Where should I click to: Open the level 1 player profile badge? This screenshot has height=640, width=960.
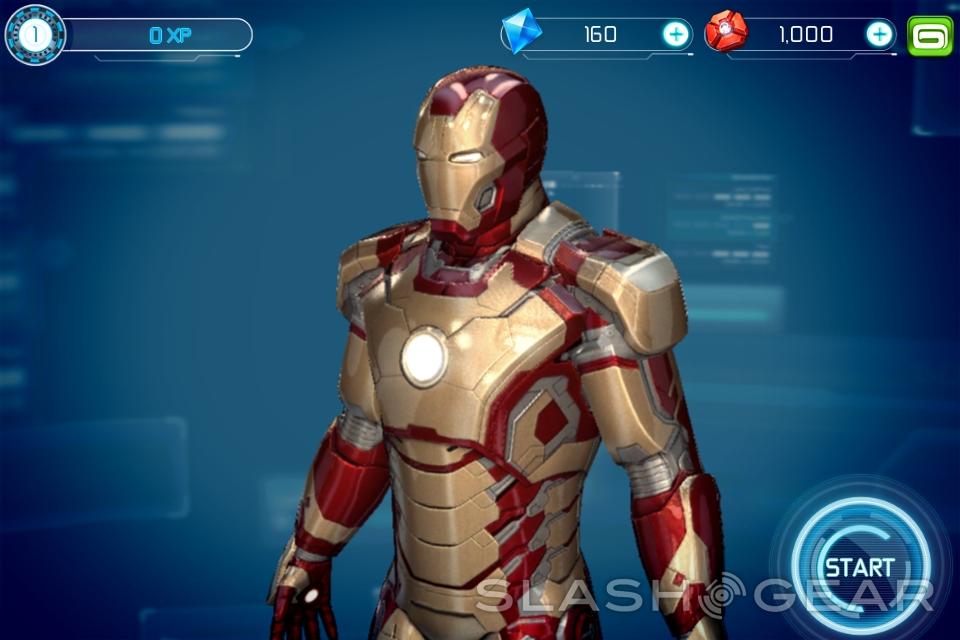[35, 35]
